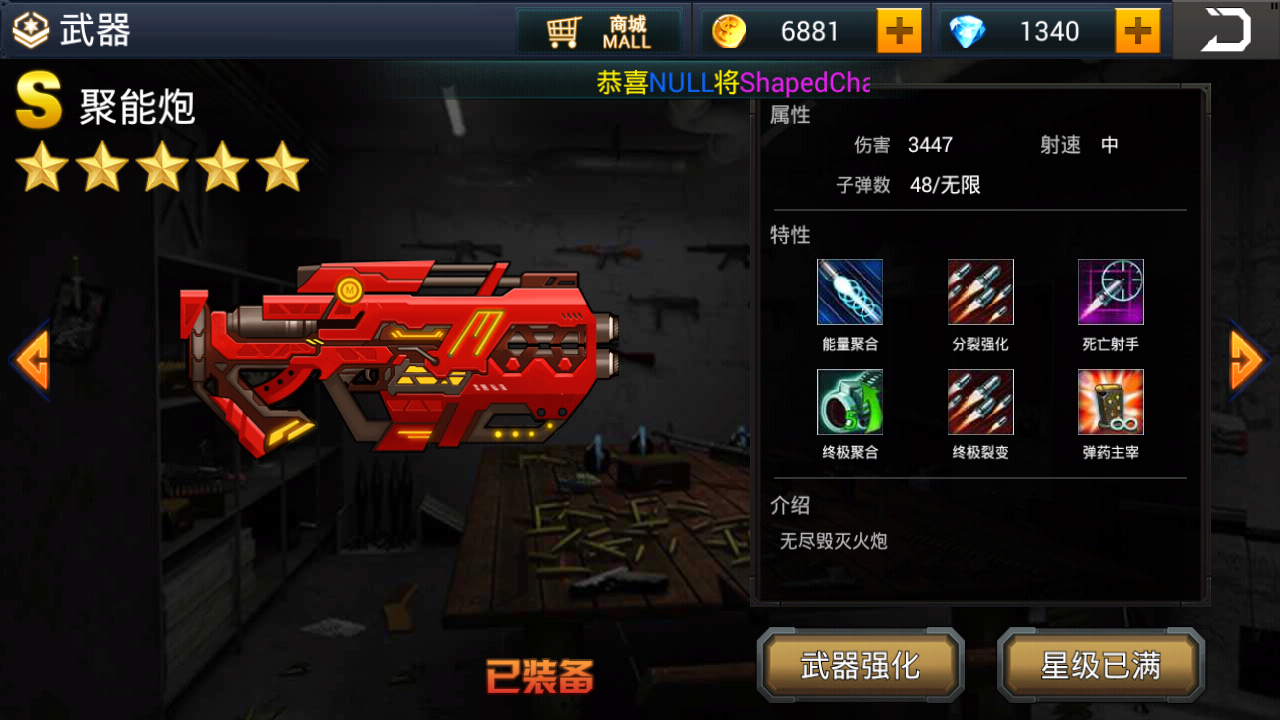Open 武器强化 weapon upgrade
Image resolution: width=1280 pixels, height=720 pixels.
(x=860, y=665)
